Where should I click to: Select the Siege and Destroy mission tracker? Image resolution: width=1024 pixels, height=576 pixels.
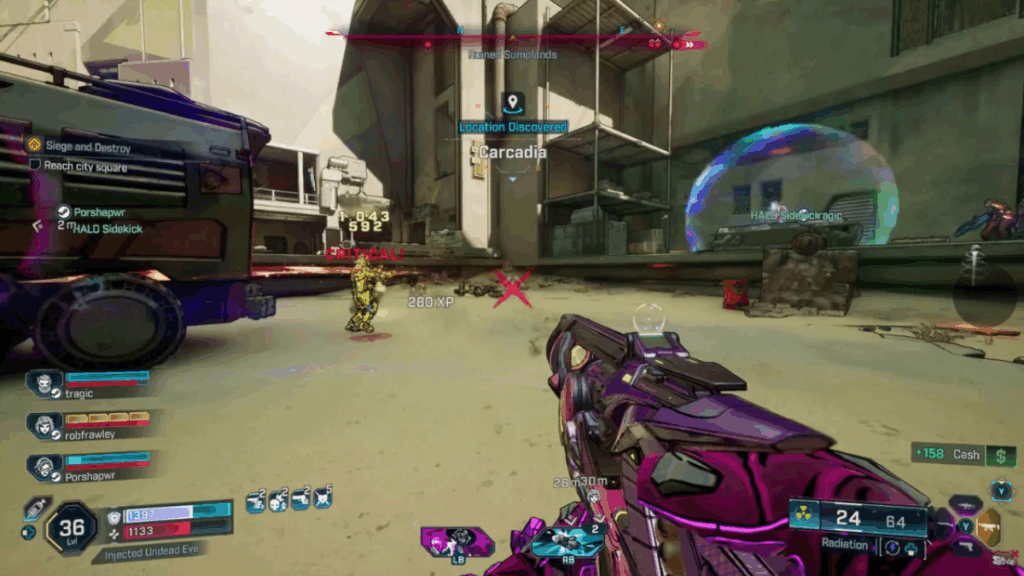(x=88, y=148)
